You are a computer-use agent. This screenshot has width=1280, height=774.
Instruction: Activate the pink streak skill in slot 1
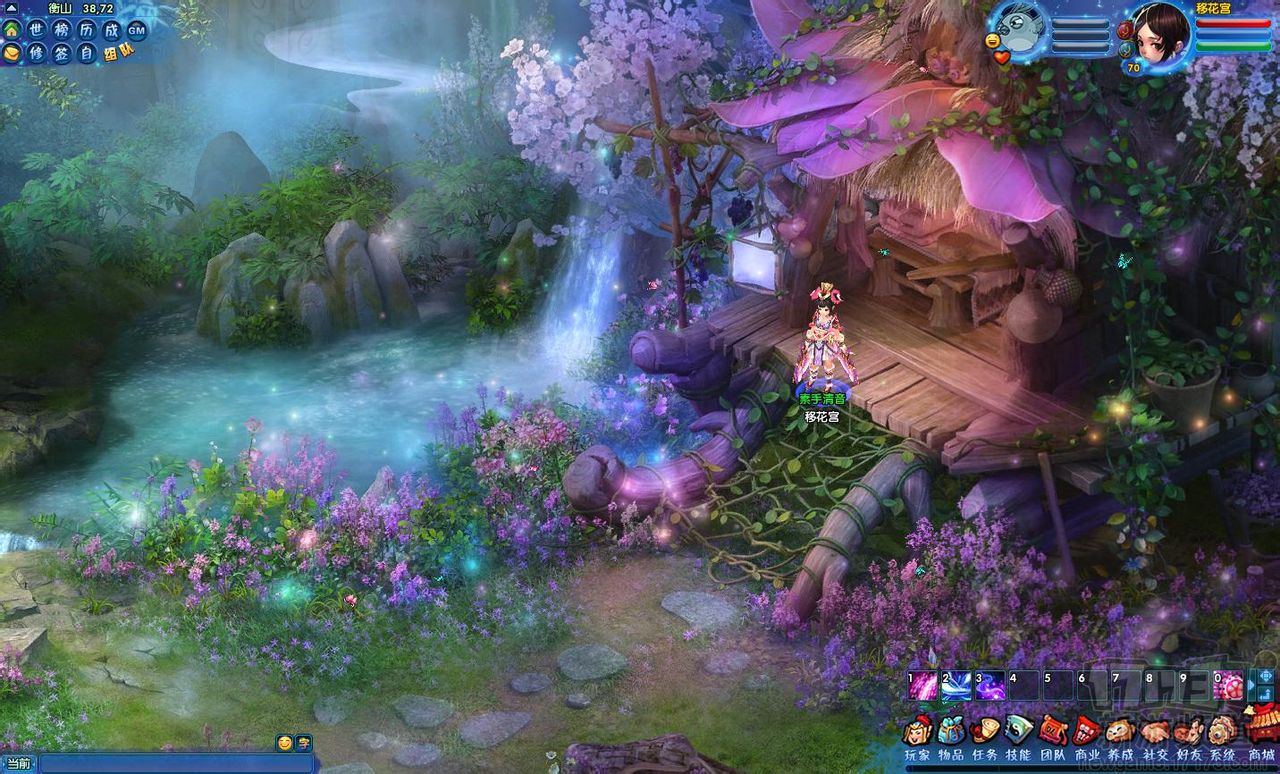click(x=924, y=686)
